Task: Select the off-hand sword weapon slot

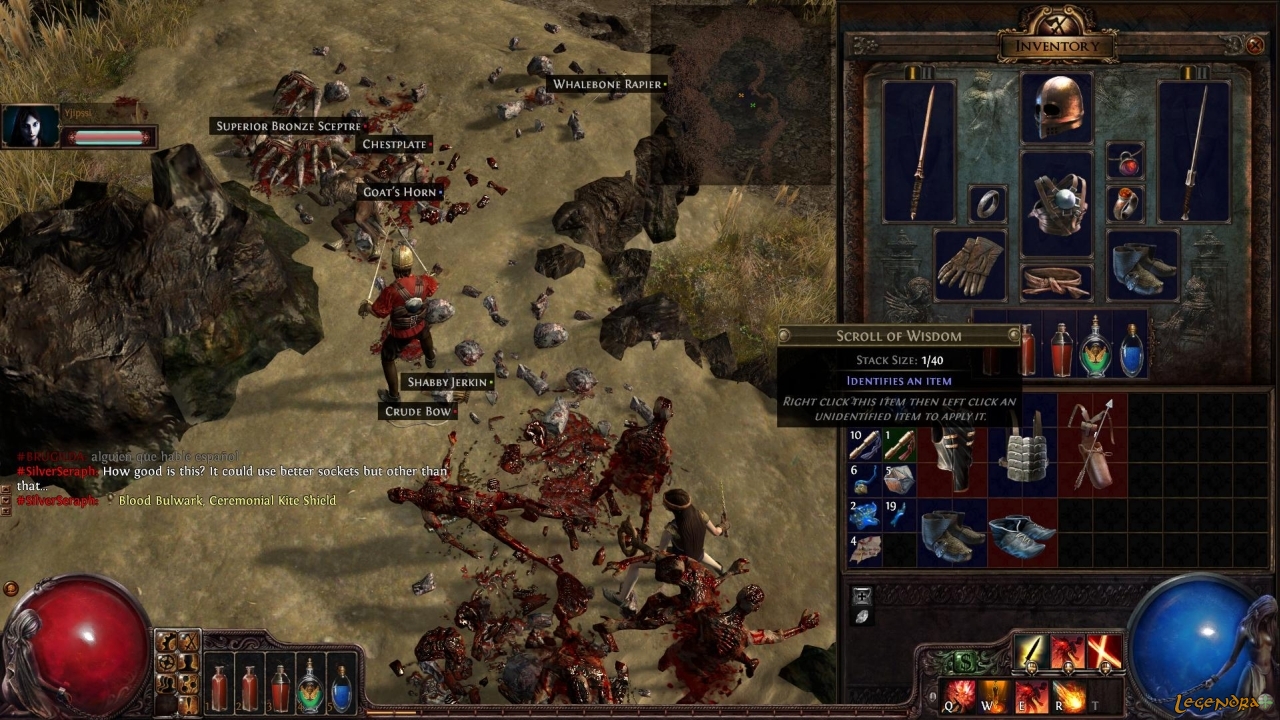Action: coord(1194,151)
